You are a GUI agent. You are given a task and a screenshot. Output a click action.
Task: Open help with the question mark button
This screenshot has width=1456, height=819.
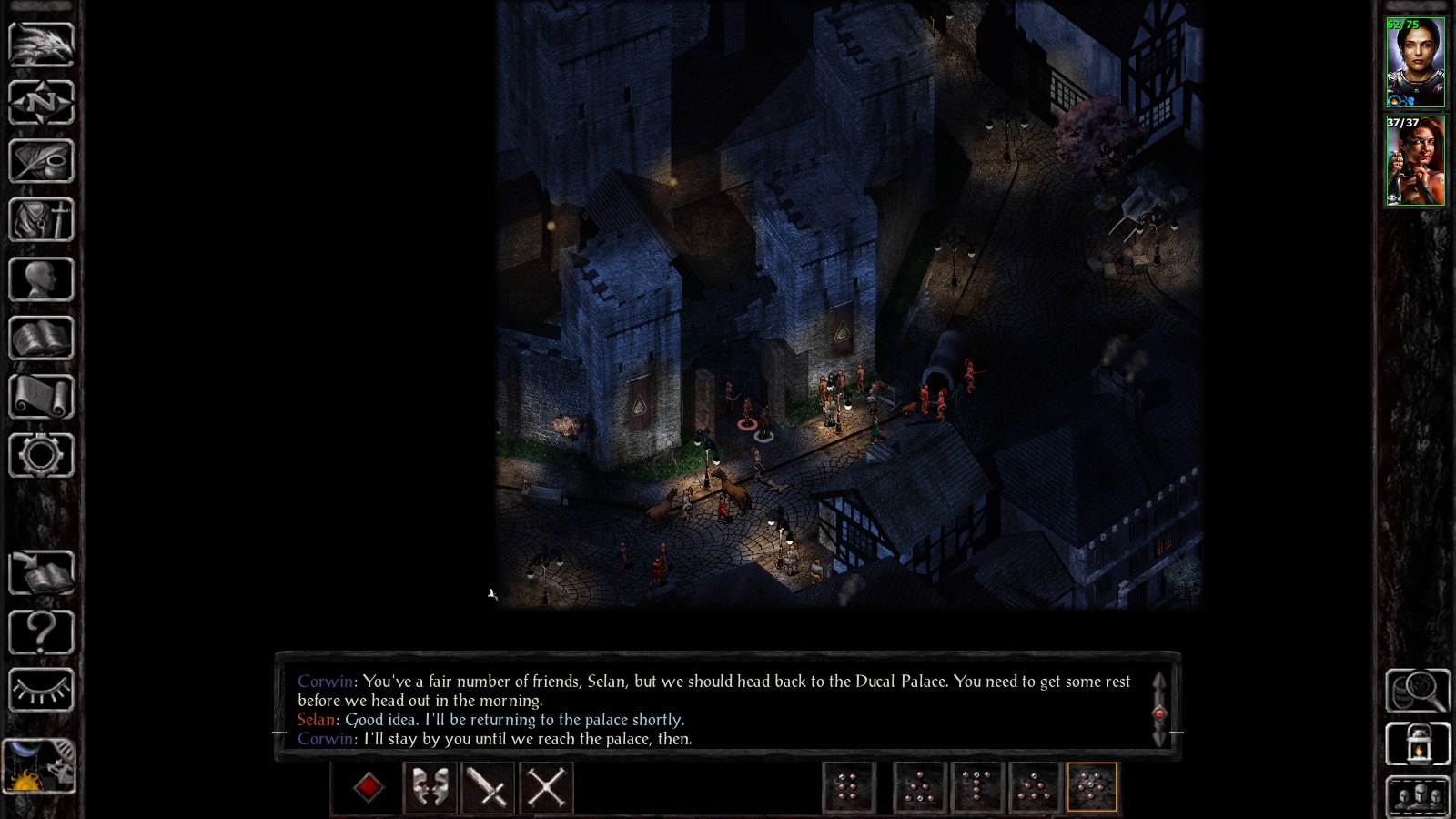41,632
